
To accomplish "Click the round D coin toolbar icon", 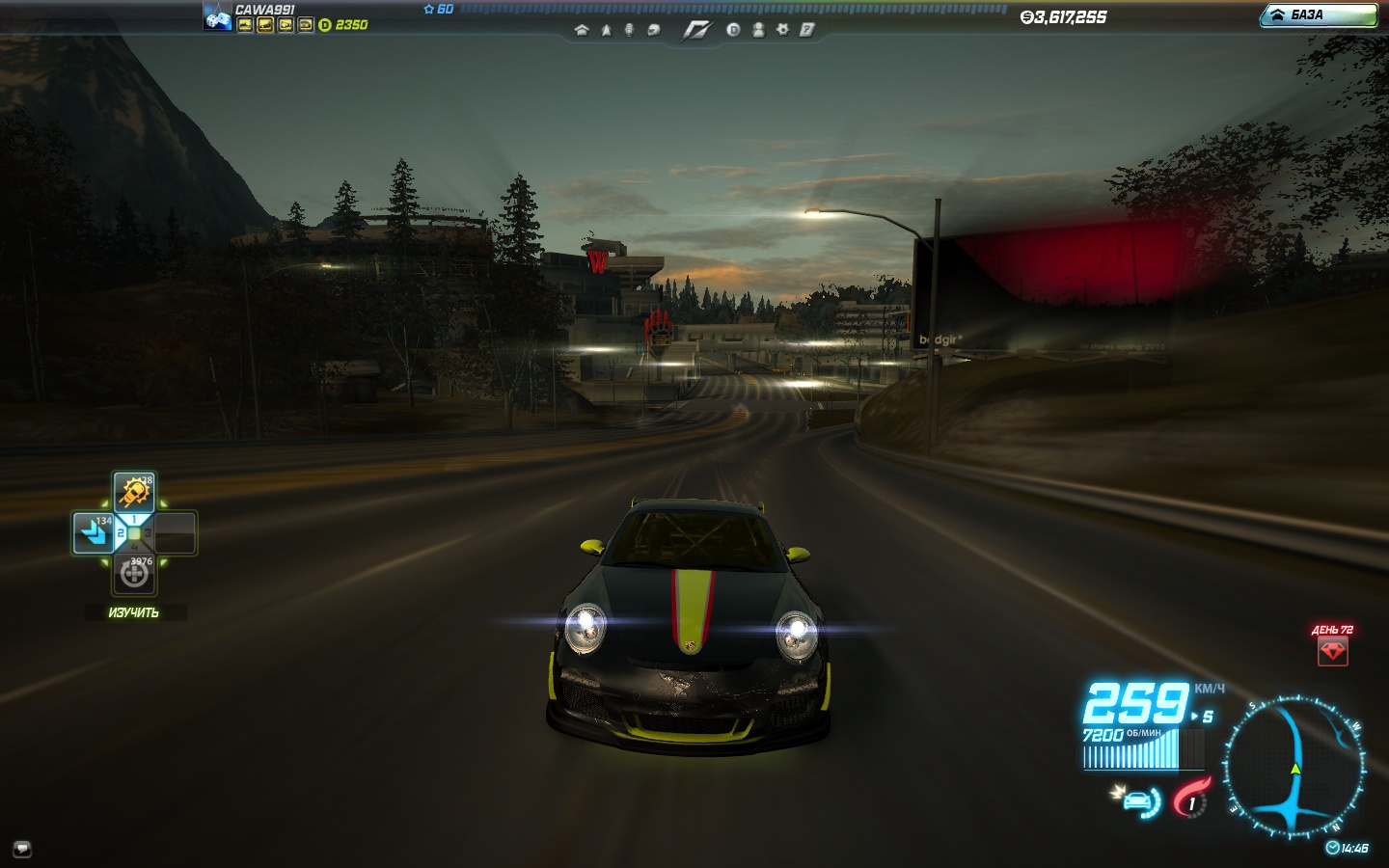I will point(733,30).
